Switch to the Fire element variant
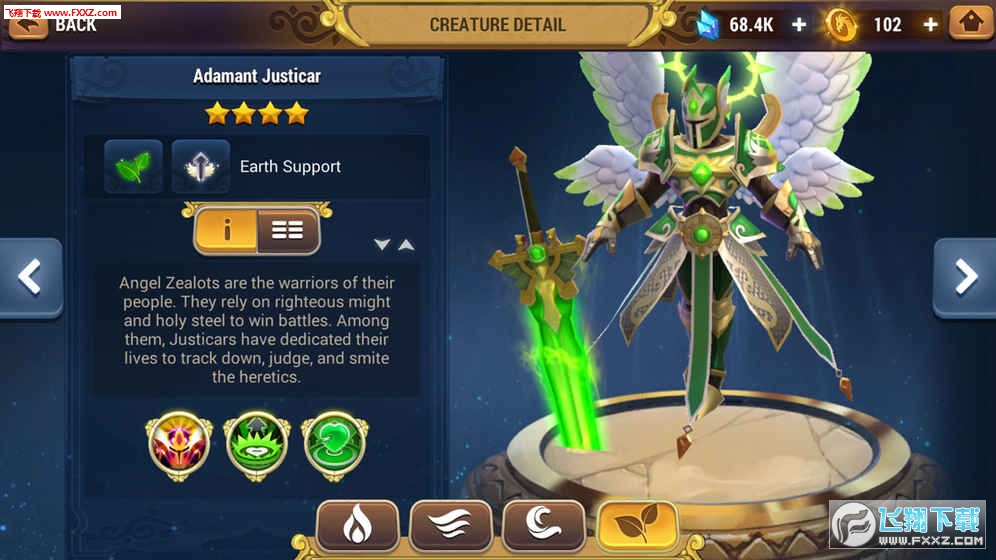 point(358,525)
